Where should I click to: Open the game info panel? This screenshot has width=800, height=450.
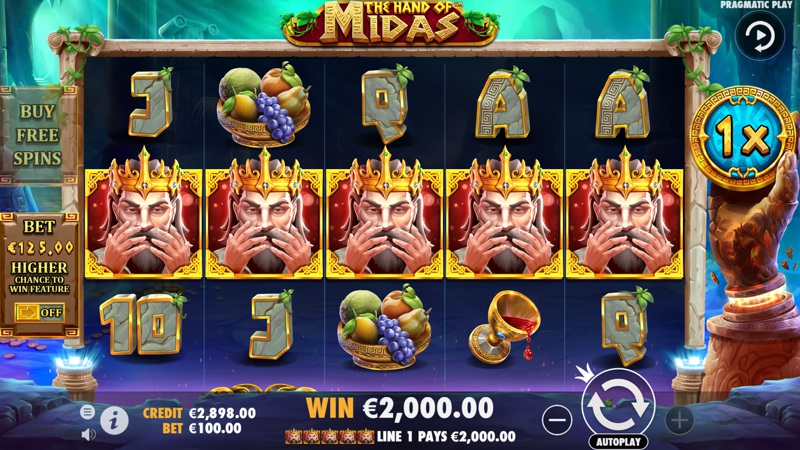pyautogui.click(x=114, y=420)
